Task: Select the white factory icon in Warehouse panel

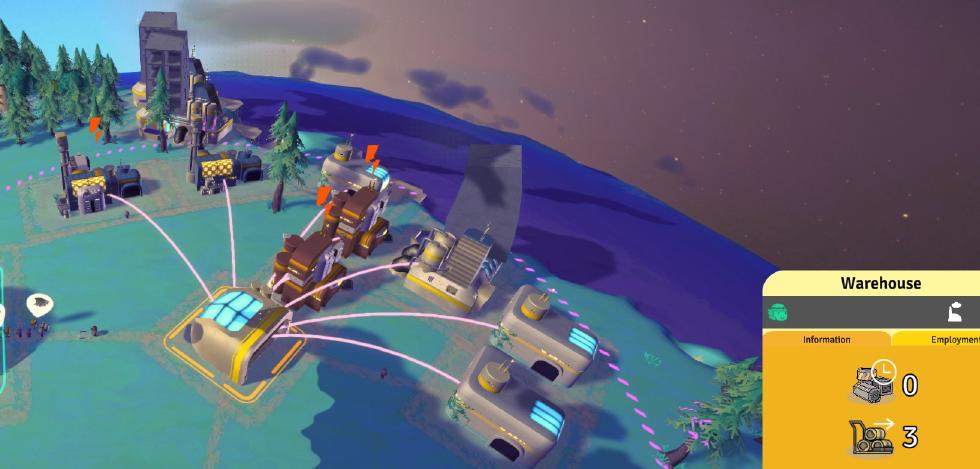Action: [956, 312]
